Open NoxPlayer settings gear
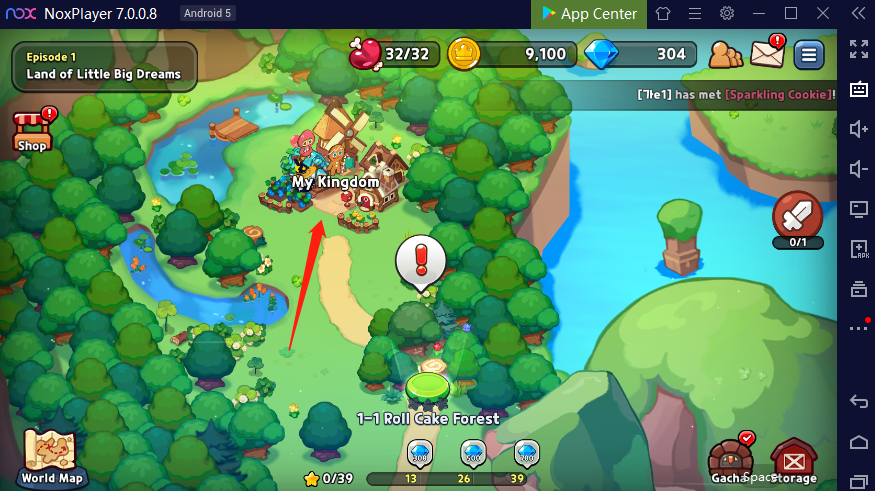The width and height of the screenshot is (875, 491). pos(727,13)
